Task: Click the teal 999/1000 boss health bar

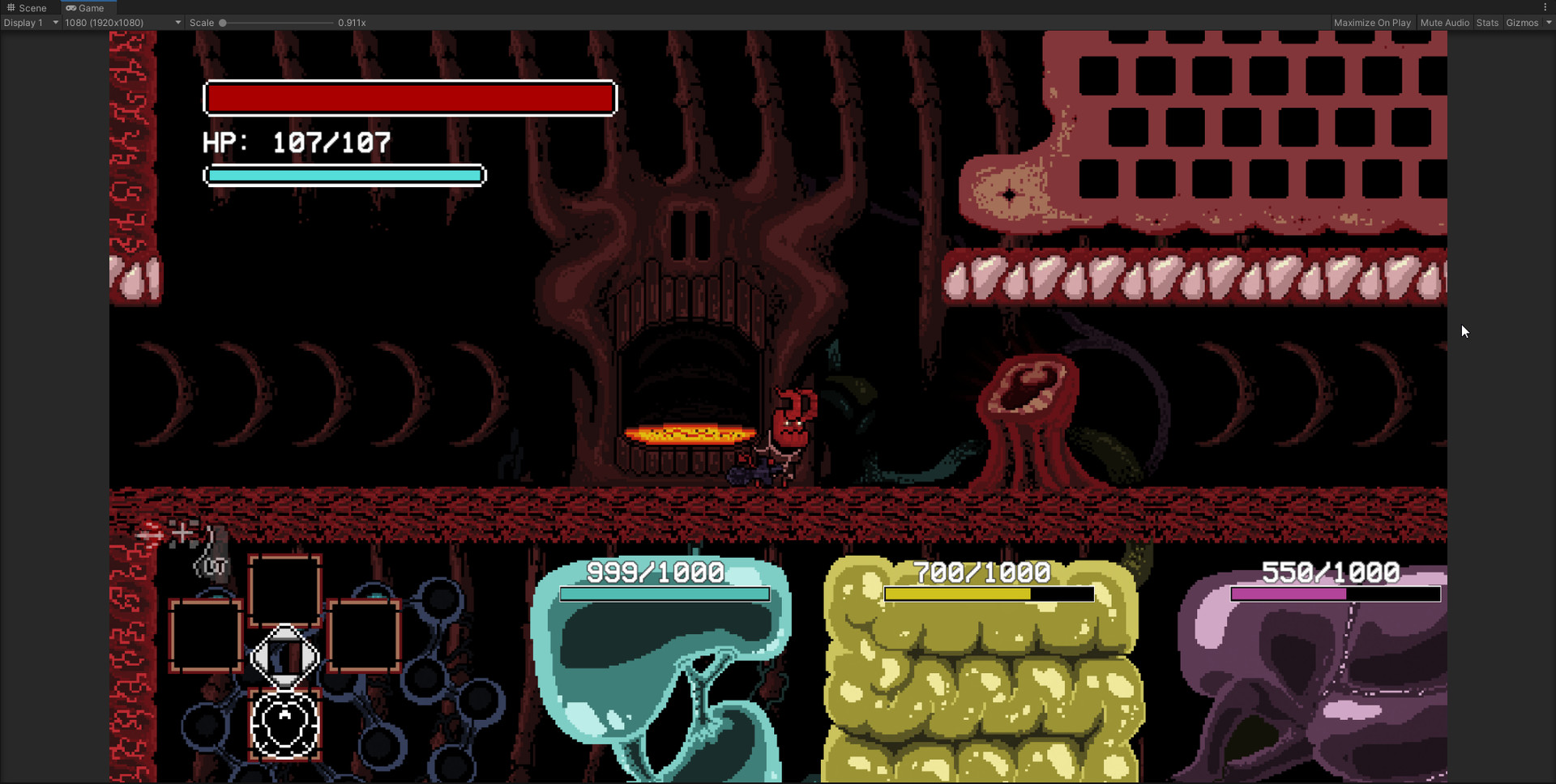Action: click(x=664, y=595)
